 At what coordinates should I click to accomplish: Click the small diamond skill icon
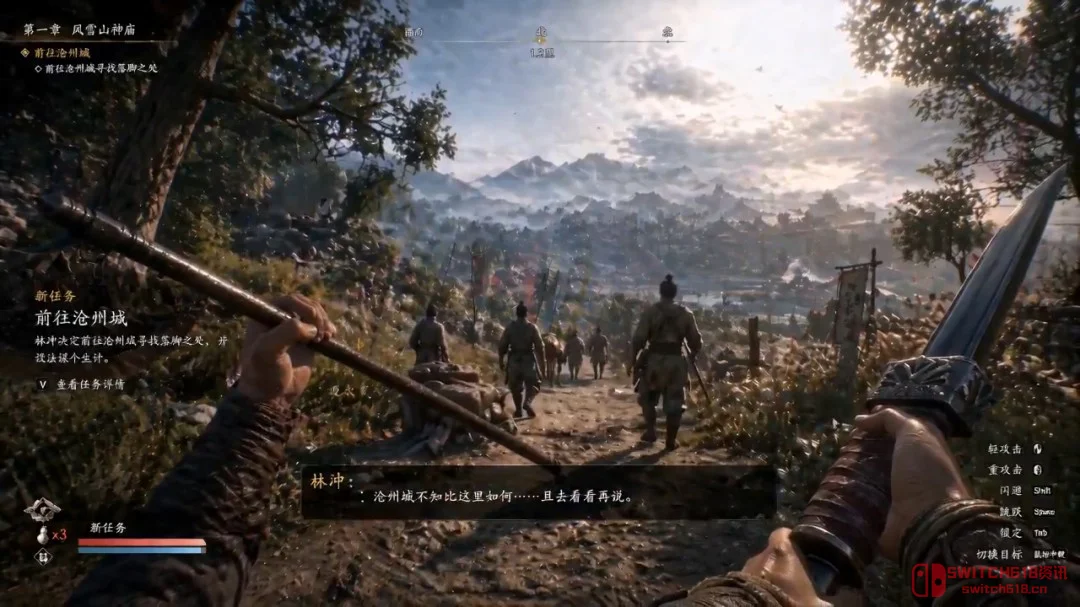pyautogui.click(x=42, y=557)
